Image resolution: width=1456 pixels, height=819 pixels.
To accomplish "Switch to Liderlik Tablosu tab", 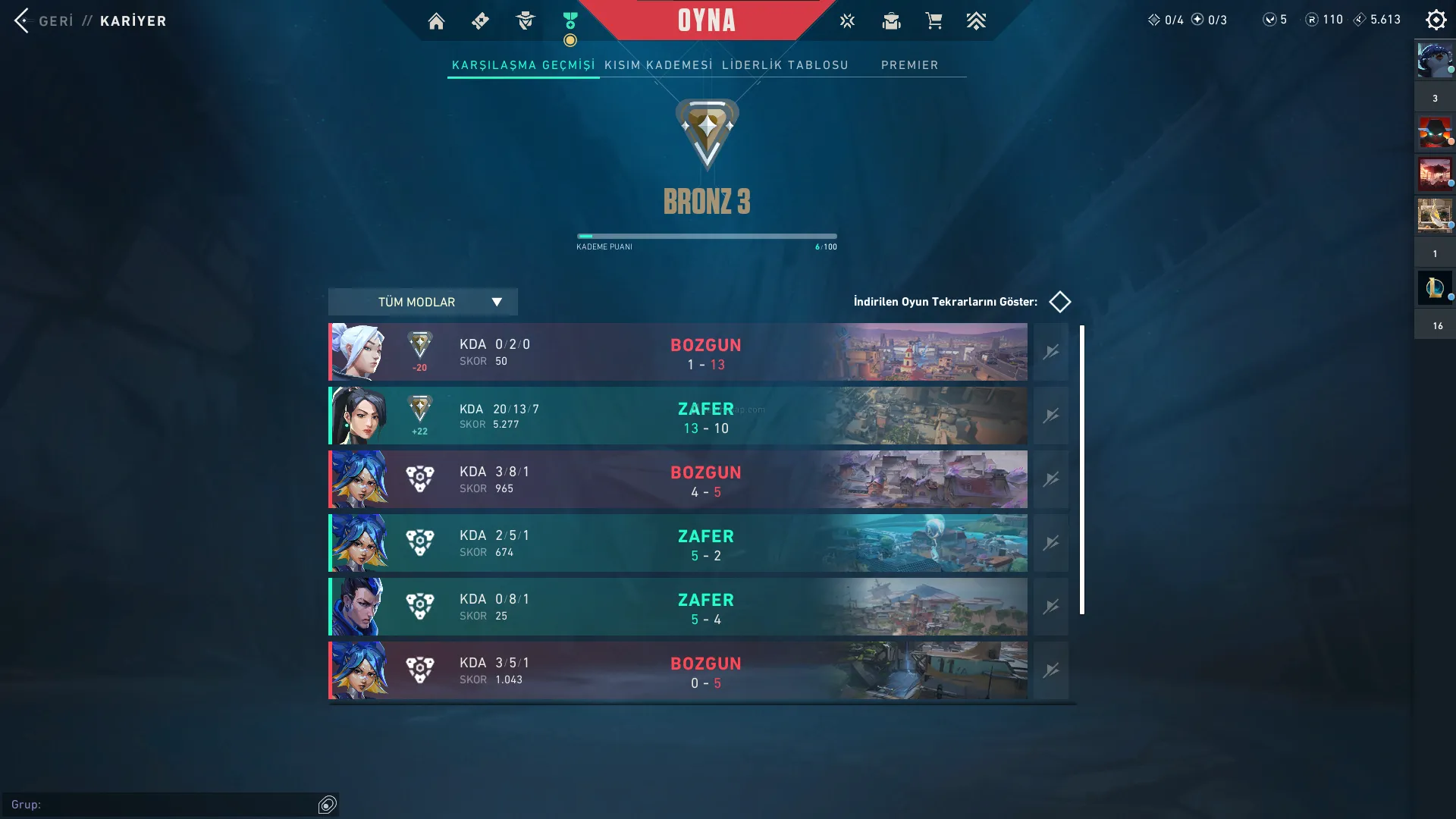I will tap(785, 65).
